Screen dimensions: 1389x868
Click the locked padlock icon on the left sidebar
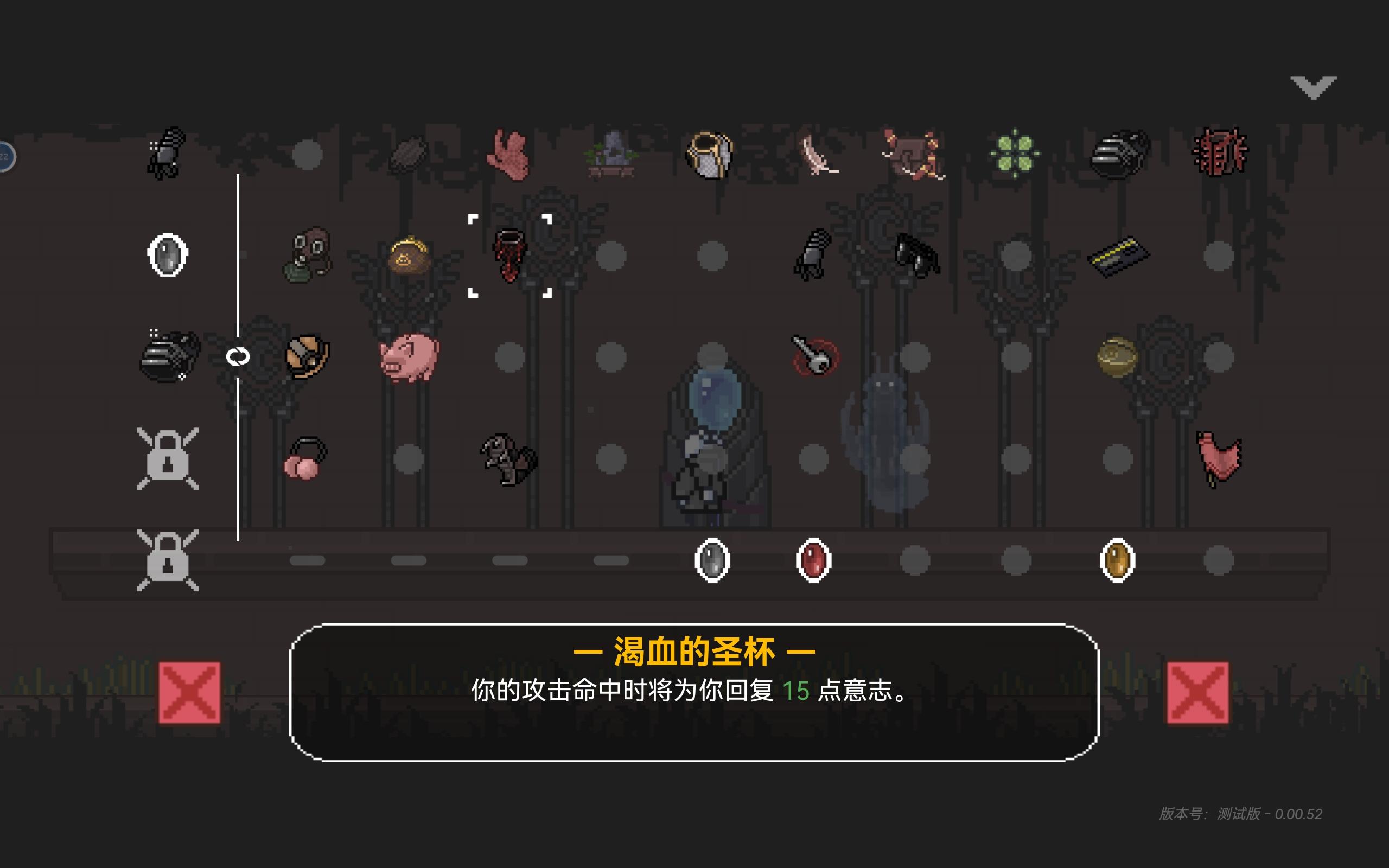point(168,459)
